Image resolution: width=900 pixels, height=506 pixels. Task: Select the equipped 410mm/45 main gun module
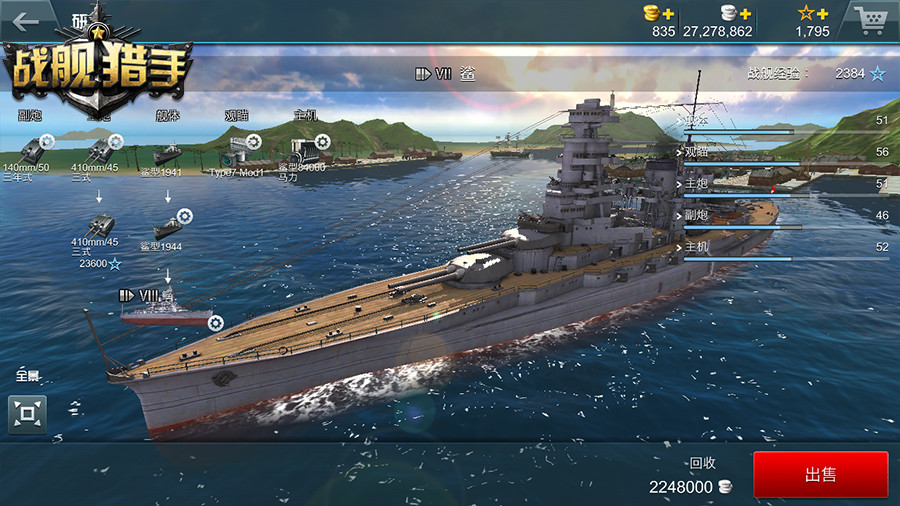coord(100,150)
